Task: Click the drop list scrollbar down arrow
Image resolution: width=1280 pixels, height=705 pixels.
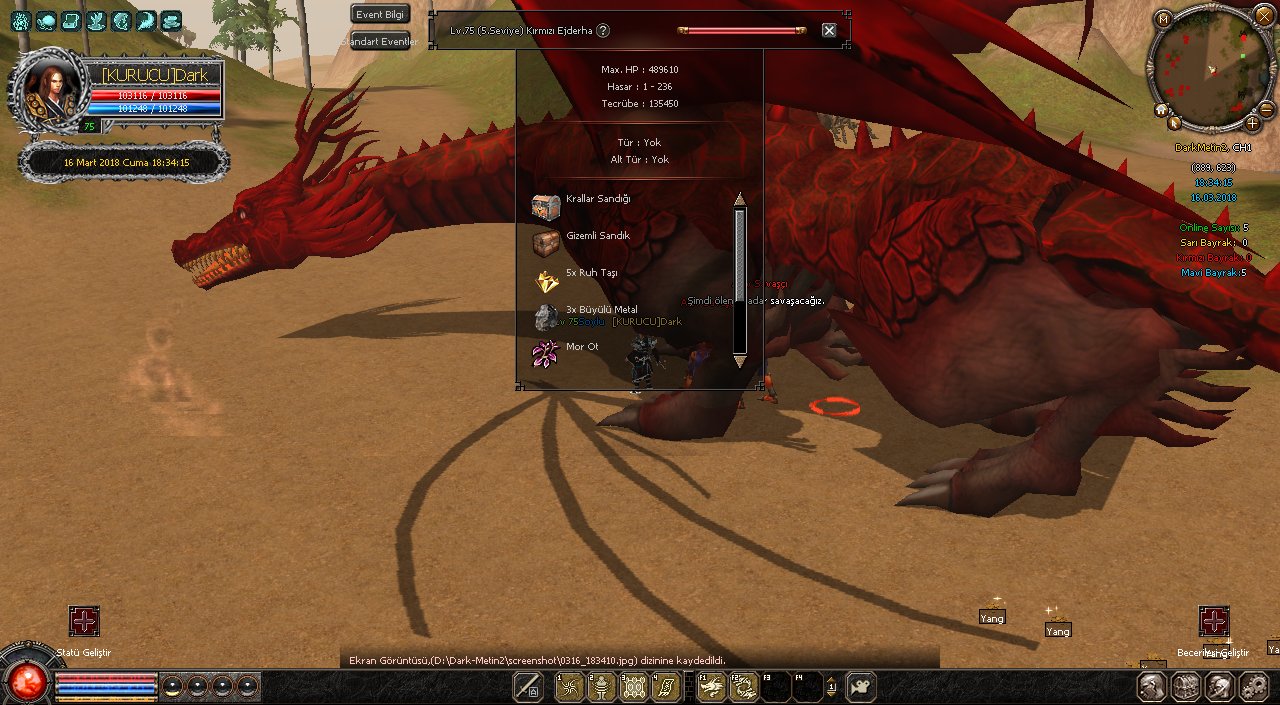Action: click(x=740, y=362)
